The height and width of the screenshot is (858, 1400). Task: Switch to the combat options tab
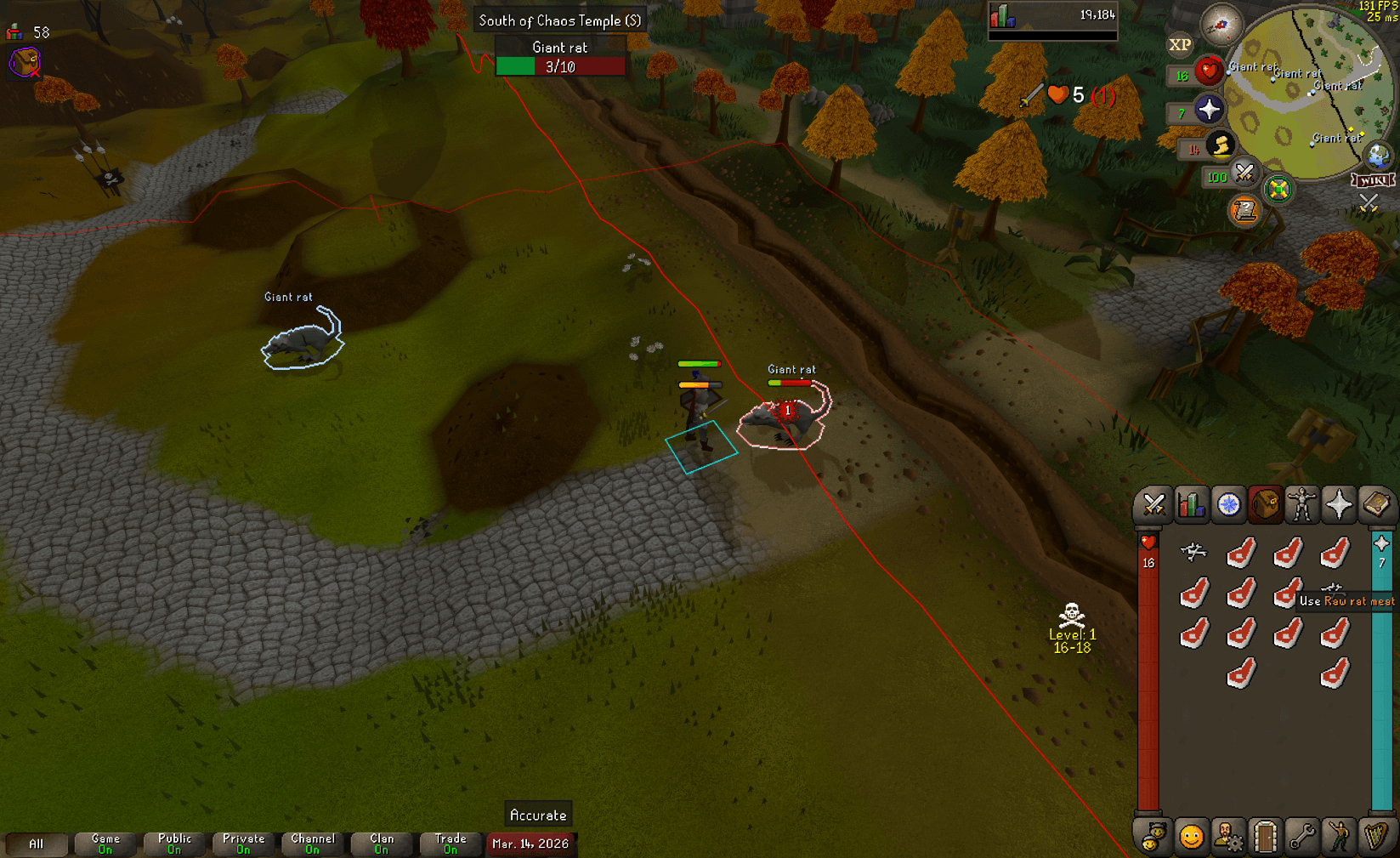1154,503
